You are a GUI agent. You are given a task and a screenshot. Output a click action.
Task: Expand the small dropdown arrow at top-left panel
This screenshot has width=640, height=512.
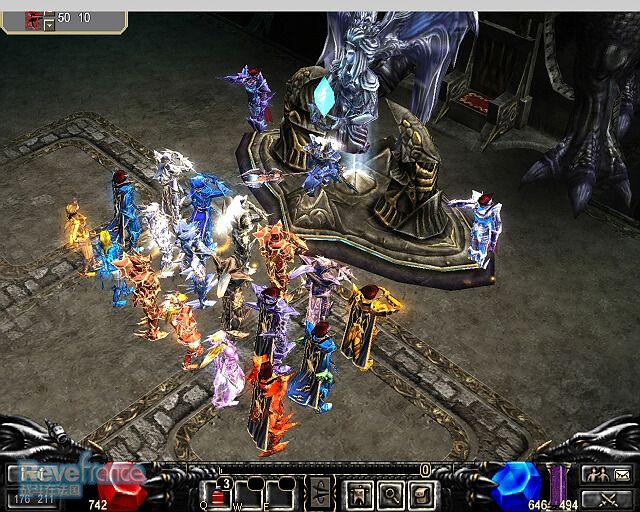pos(50,26)
